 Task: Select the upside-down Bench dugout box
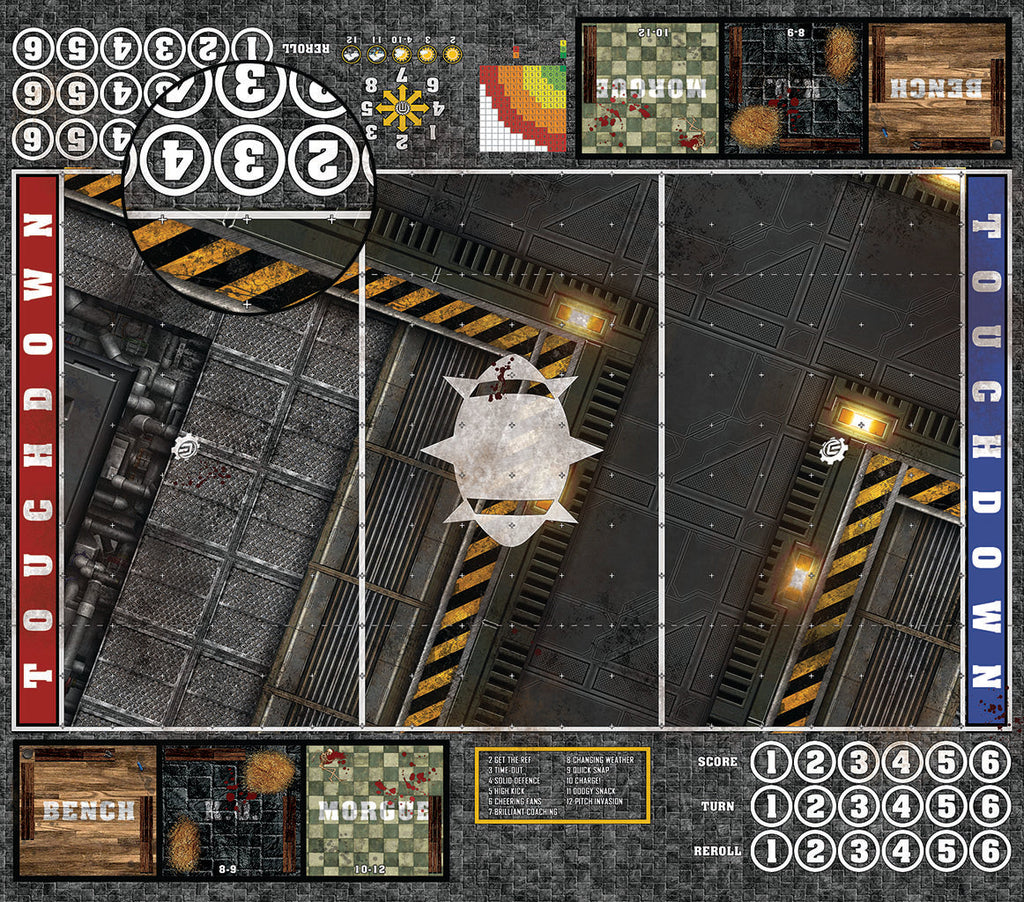point(938,88)
